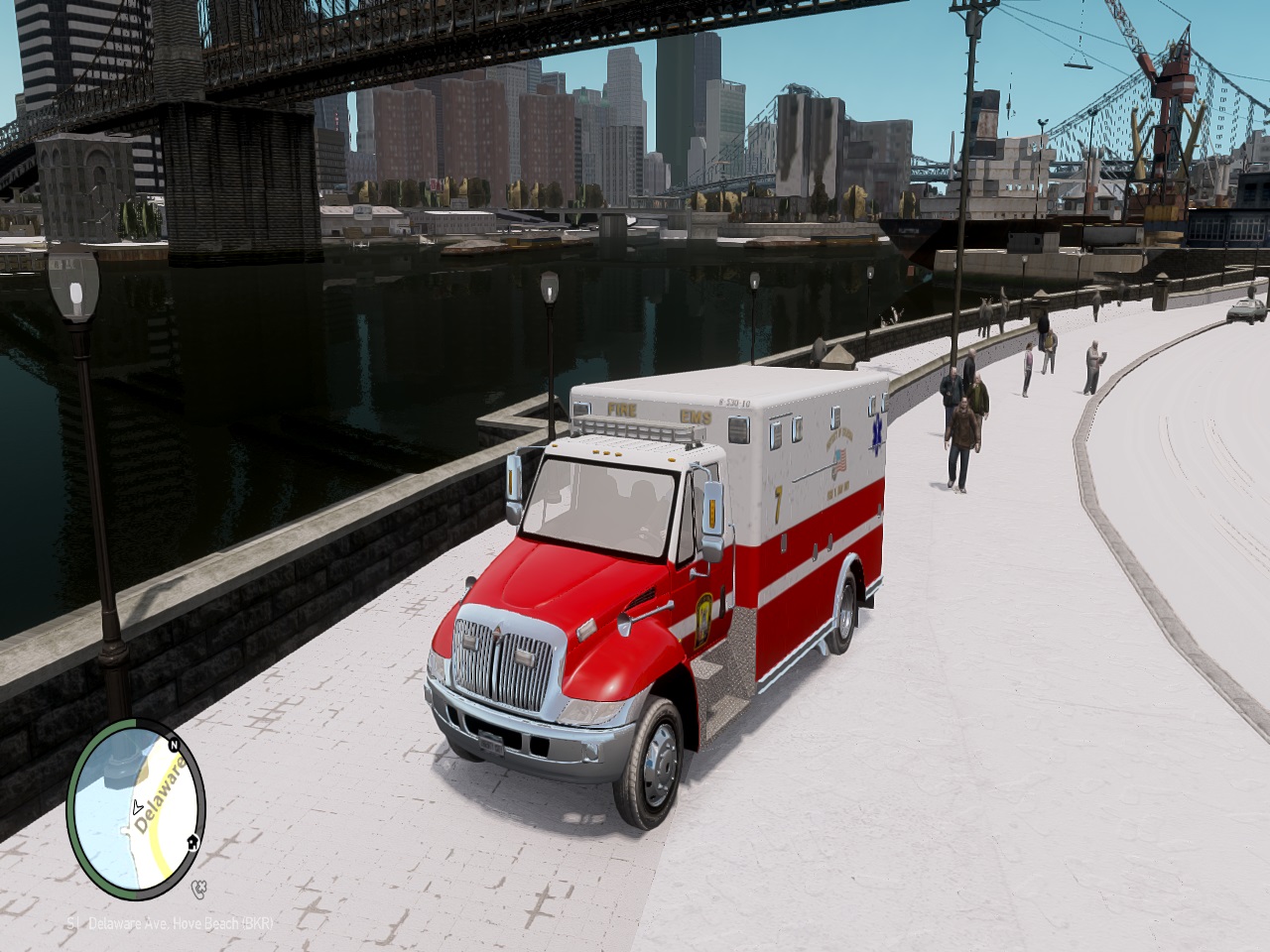Select the safehouse marker on the radar
1270x952 pixels.
coord(191,842)
